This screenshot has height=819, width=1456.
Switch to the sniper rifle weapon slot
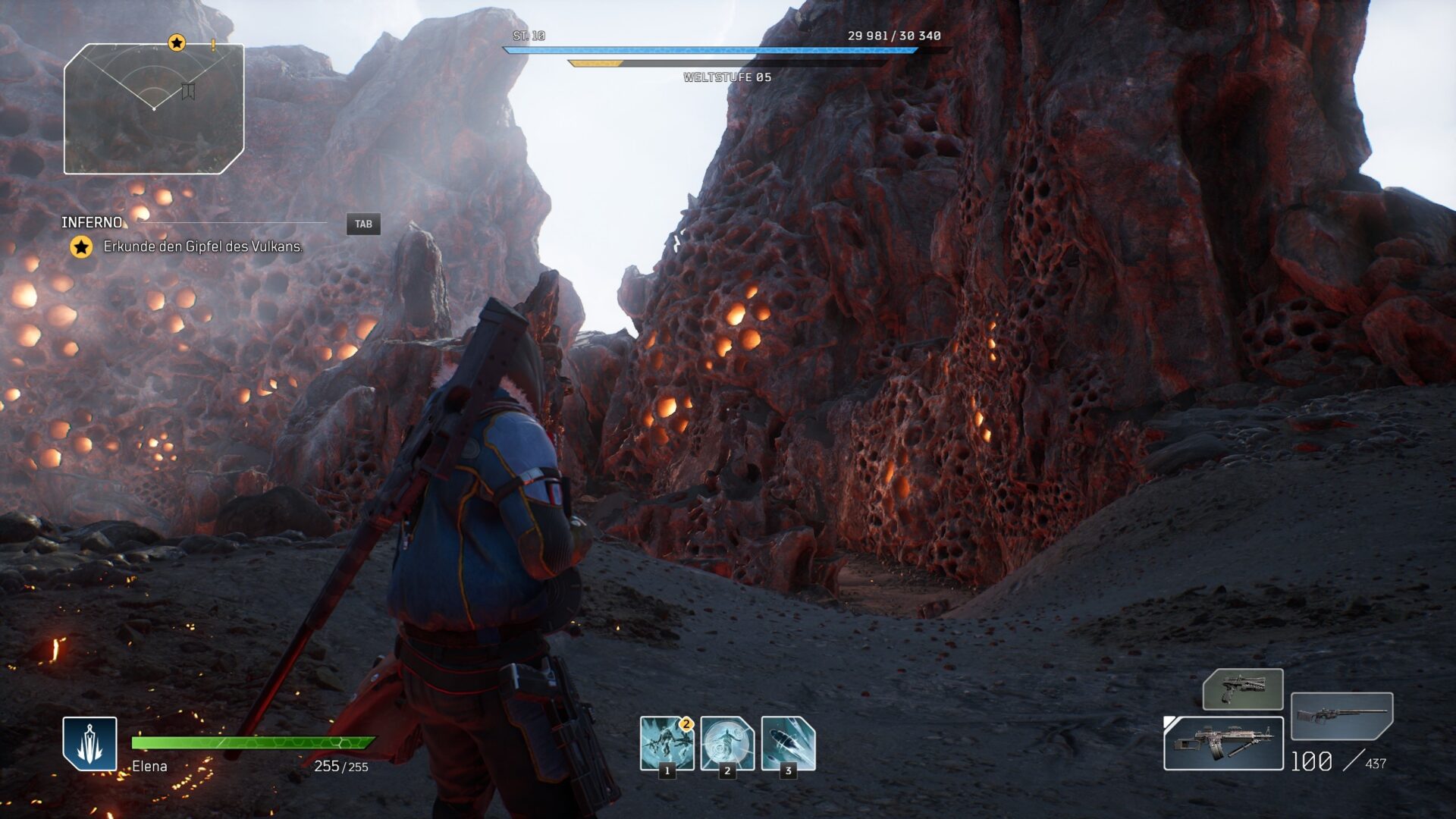pyautogui.click(x=1341, y=715)
